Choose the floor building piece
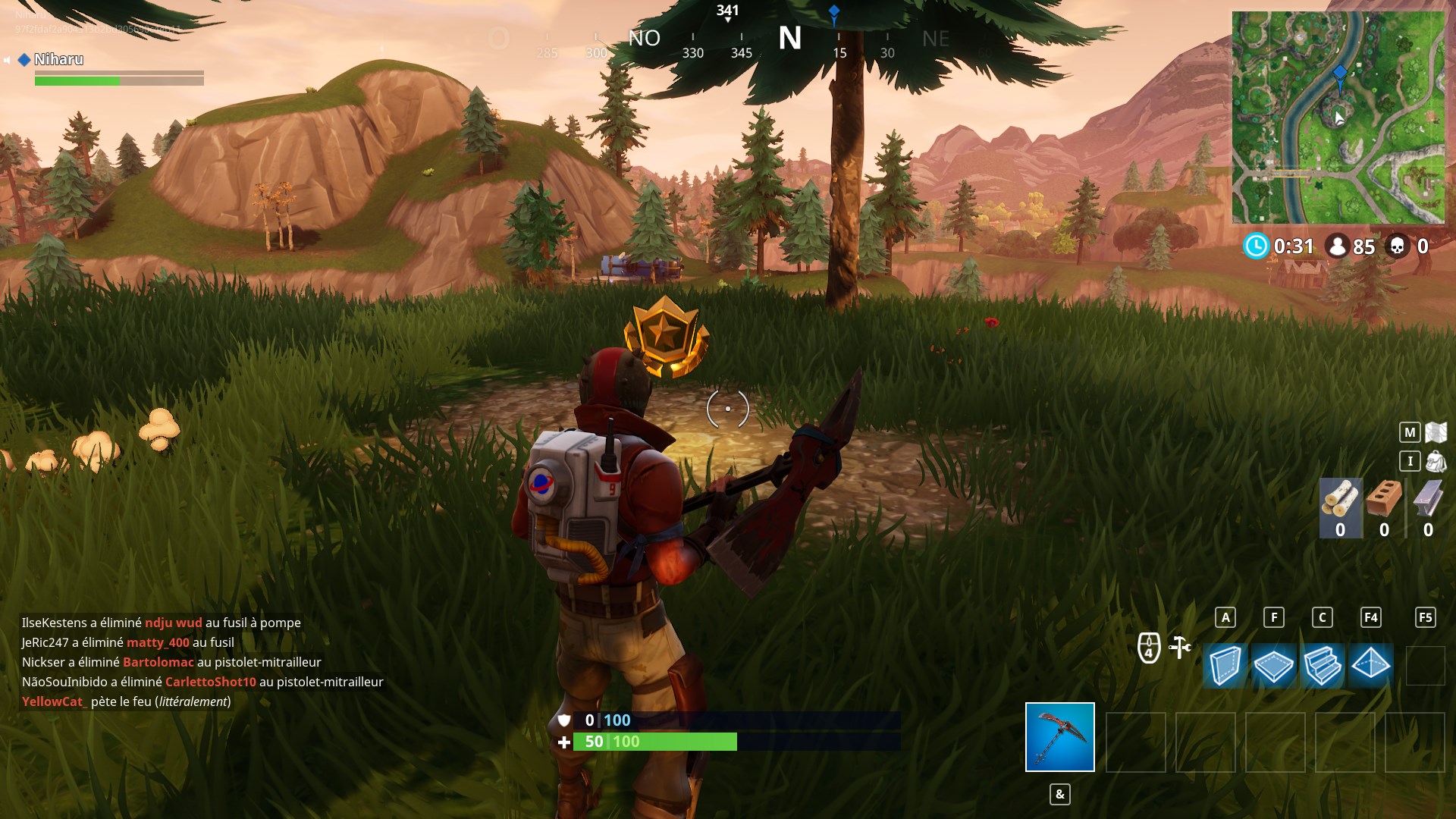Screen dimensions: 1456x819 (x=1273, y=666)
